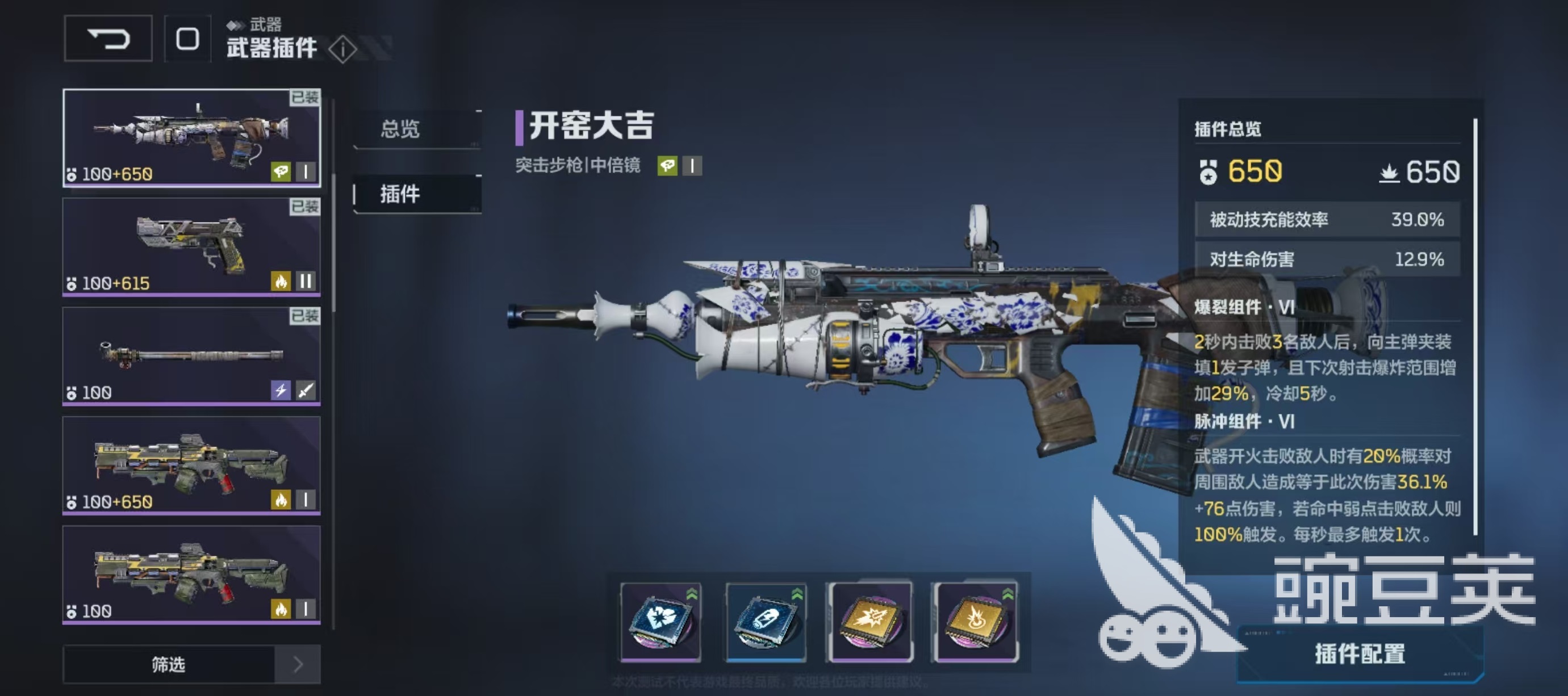Choose the gold flame plugin slot

click(x=975, y=621)
